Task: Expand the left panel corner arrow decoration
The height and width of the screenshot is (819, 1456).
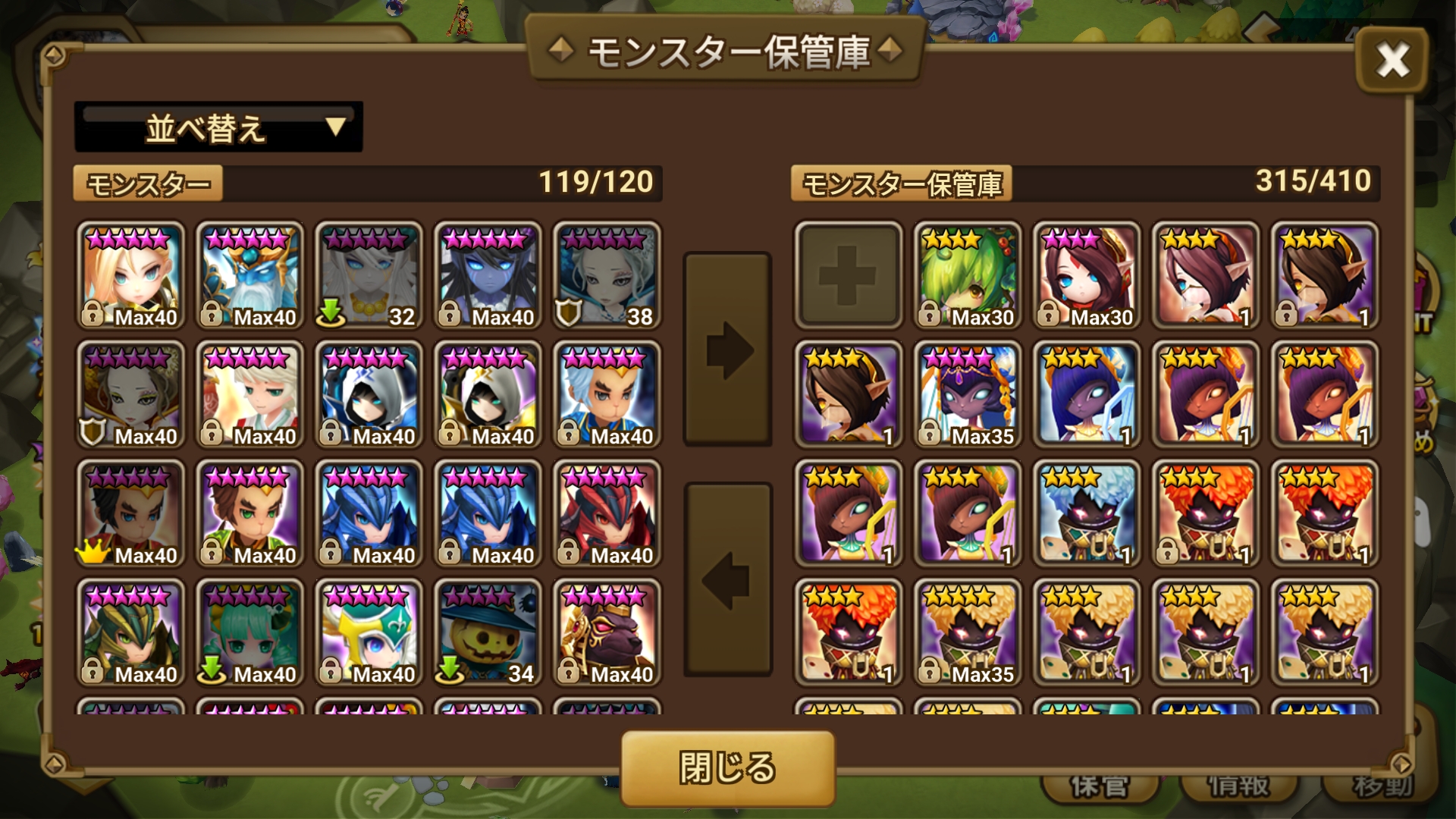Action: click(53, 54)
